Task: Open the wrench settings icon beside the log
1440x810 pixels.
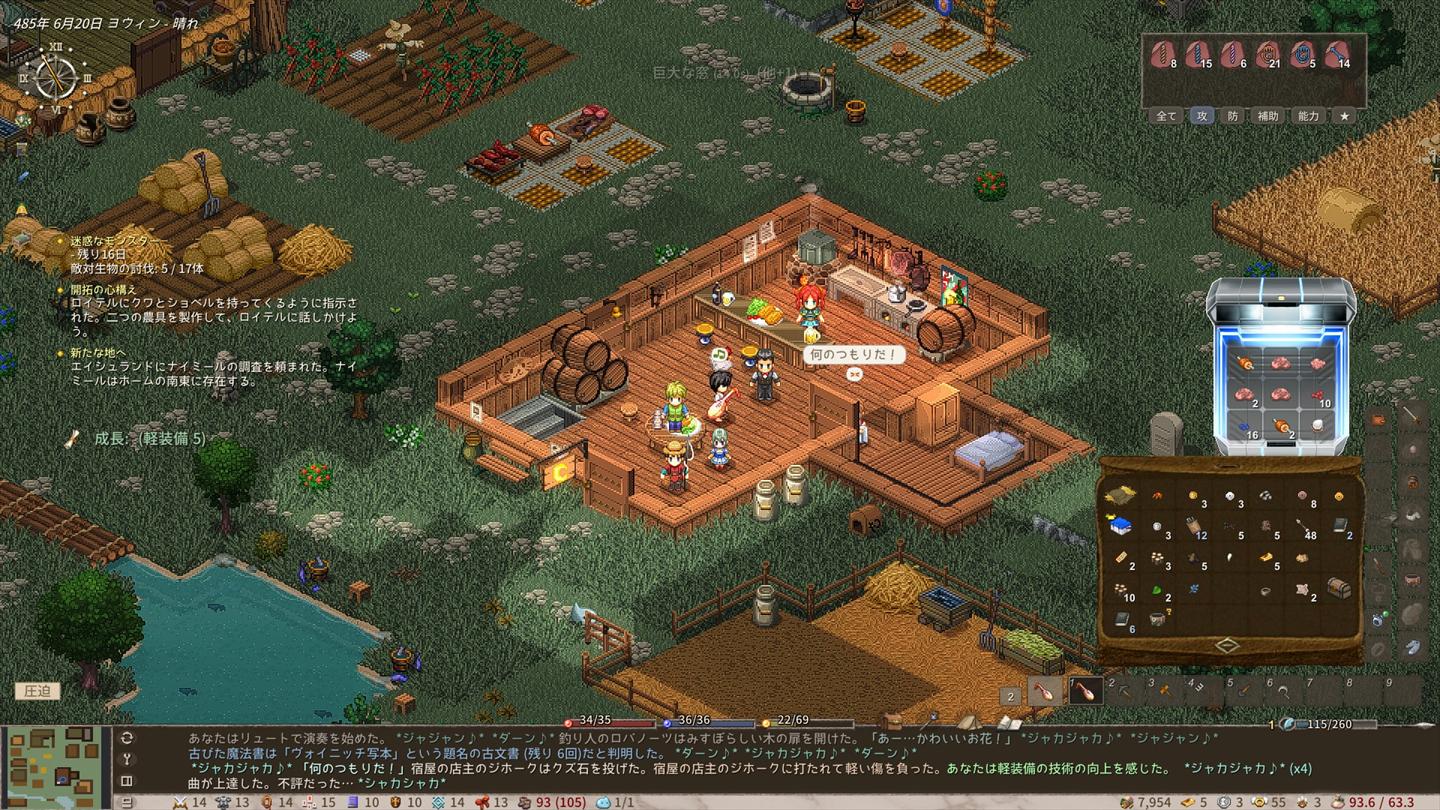Action: click(x=127, y=759)
